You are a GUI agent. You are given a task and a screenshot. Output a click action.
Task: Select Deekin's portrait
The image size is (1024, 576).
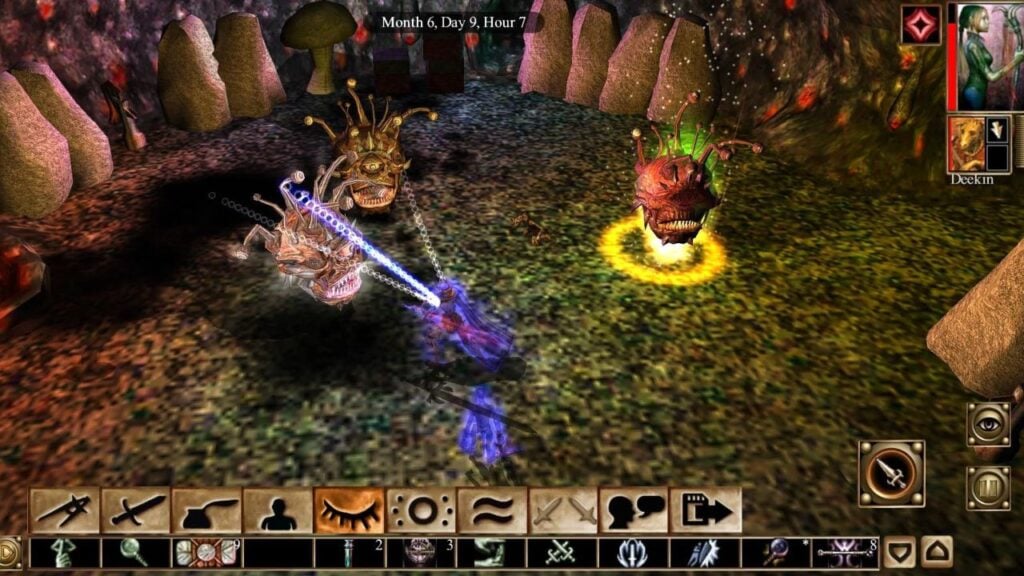[966, 146]
